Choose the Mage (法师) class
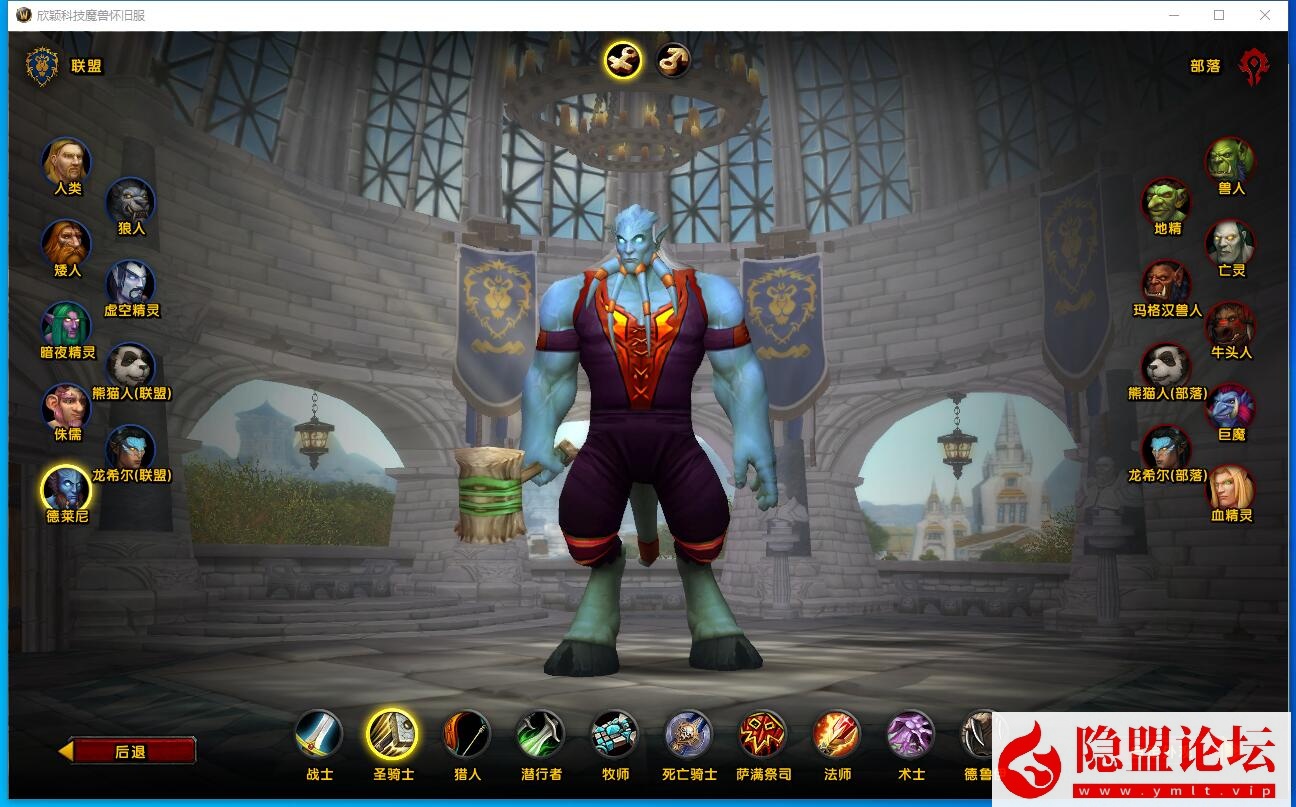This screenshot has width=1296, height=807. [x=837, y=736]
